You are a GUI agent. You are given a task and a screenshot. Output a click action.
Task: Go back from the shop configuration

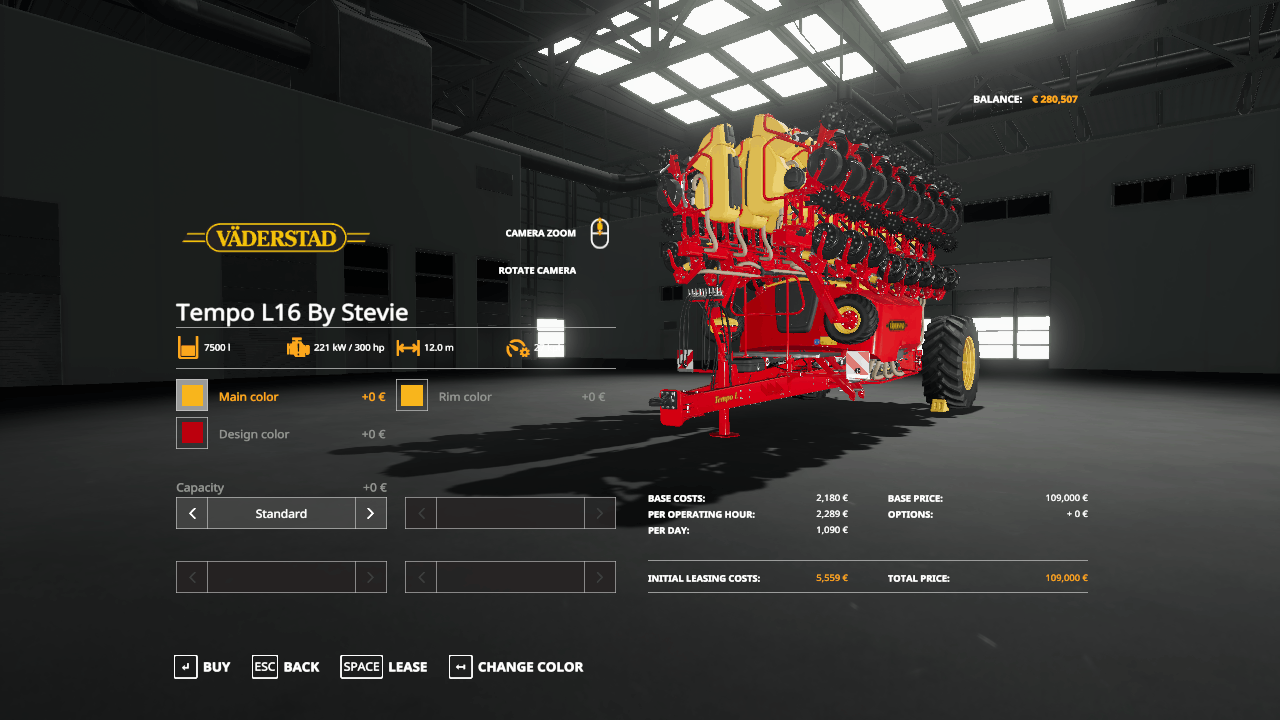coord(286,667)
